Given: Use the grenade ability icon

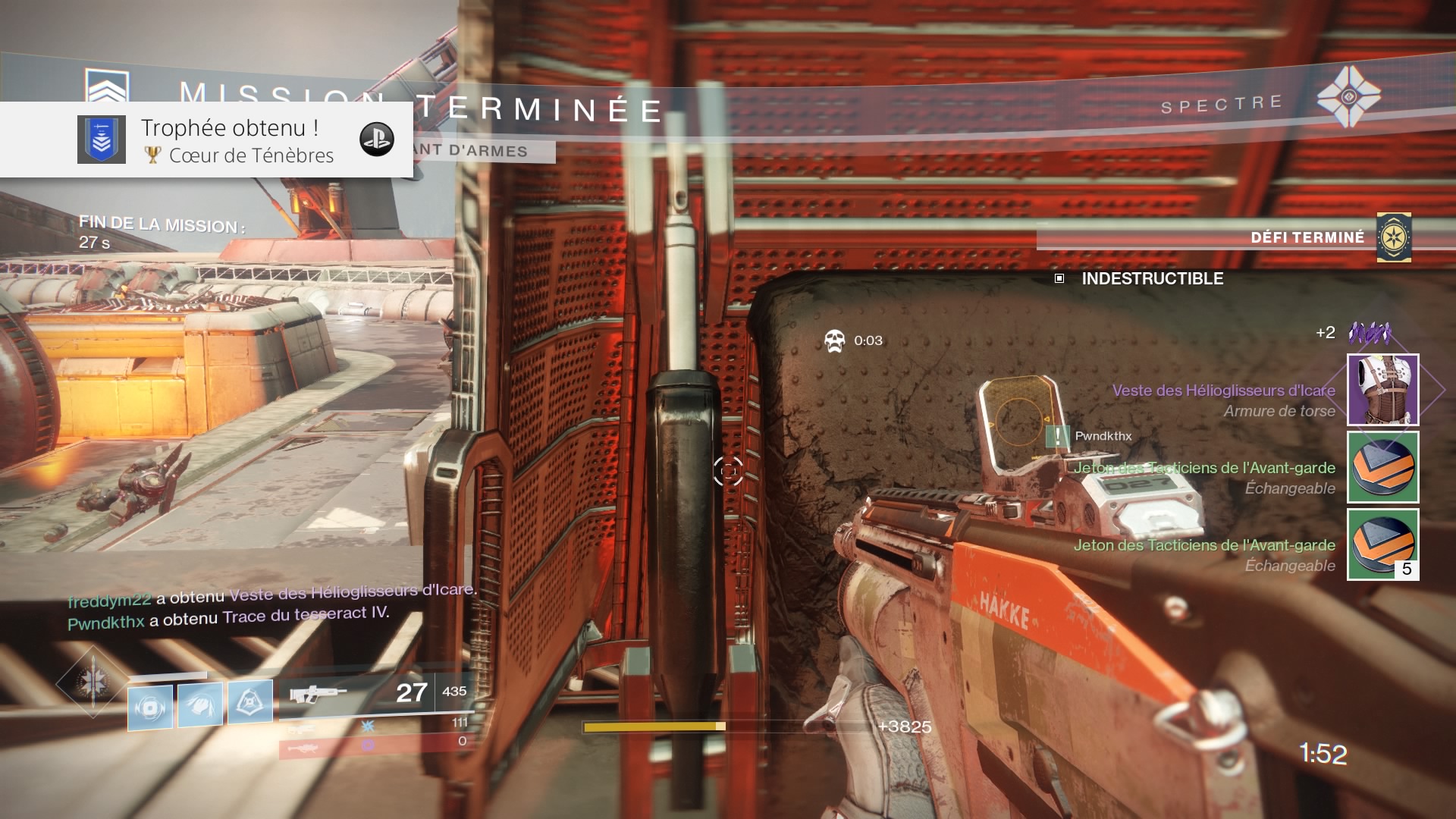Looking at the screenshot, I should pos(150,707).
